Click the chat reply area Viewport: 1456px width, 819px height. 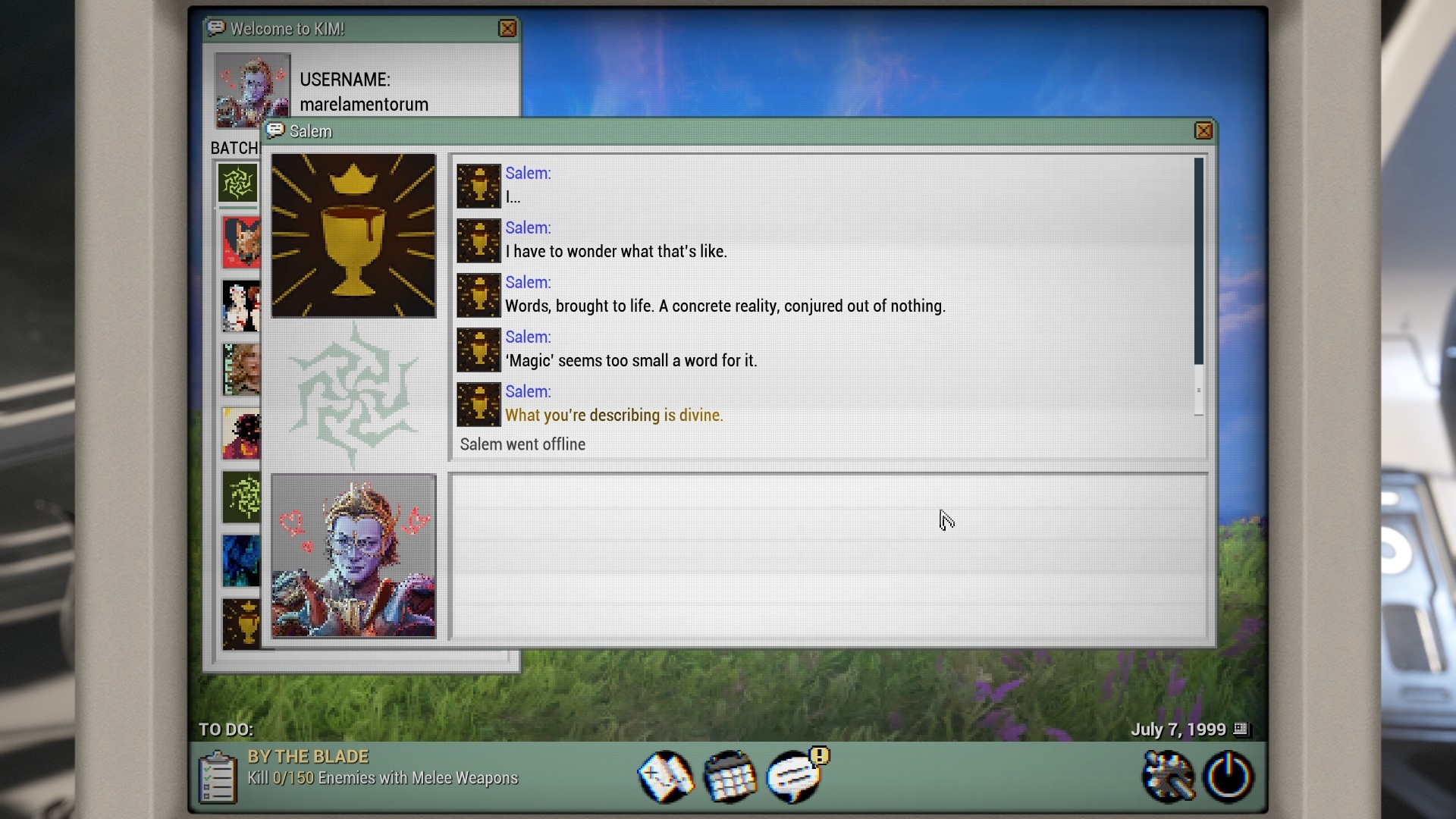coord(828,556)
